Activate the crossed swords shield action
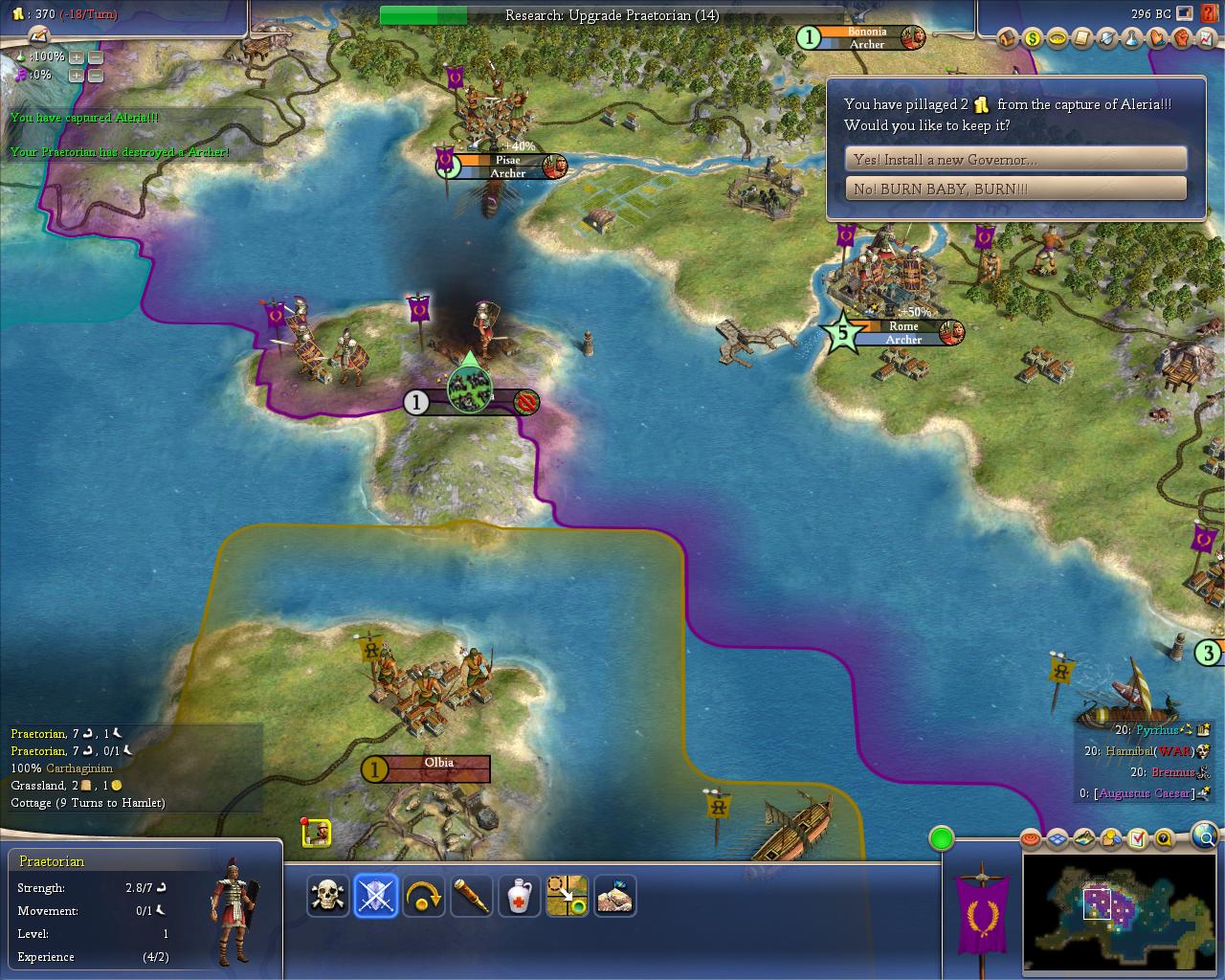1225x980 pixels. click(376, 897)
